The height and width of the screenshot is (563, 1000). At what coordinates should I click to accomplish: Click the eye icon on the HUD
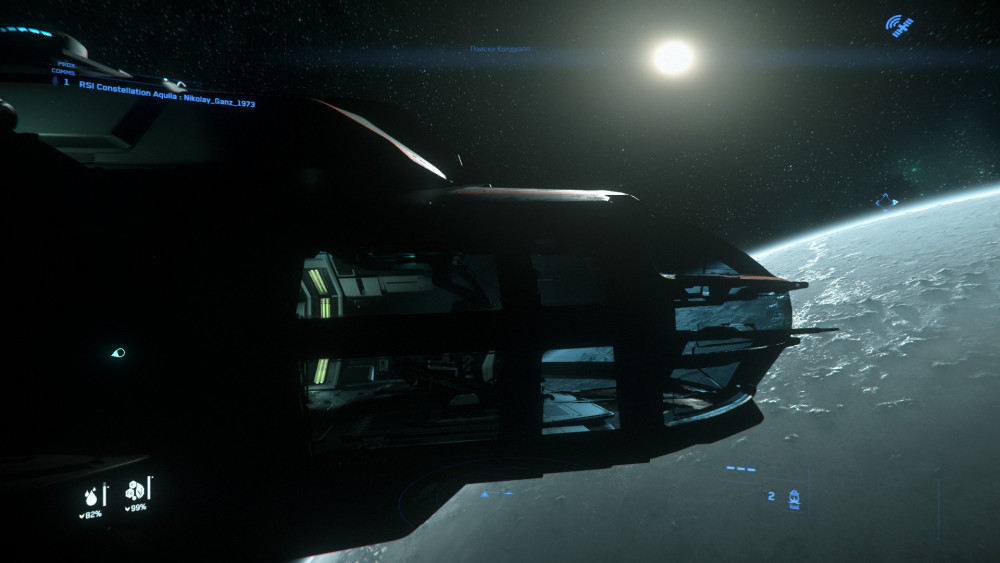click(x=118, y=352)
